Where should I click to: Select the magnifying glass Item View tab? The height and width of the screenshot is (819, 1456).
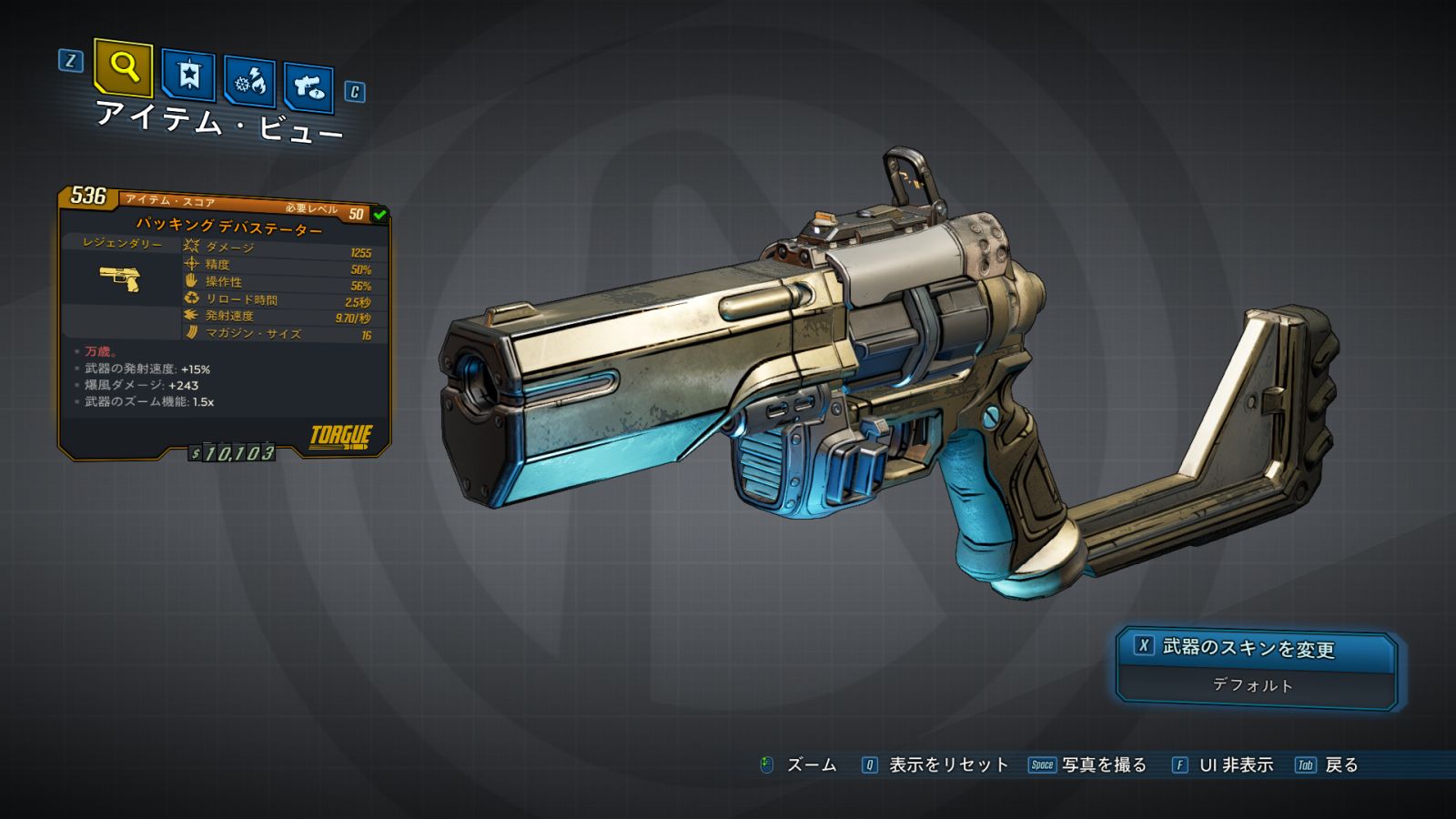click(x=123, y=67)
